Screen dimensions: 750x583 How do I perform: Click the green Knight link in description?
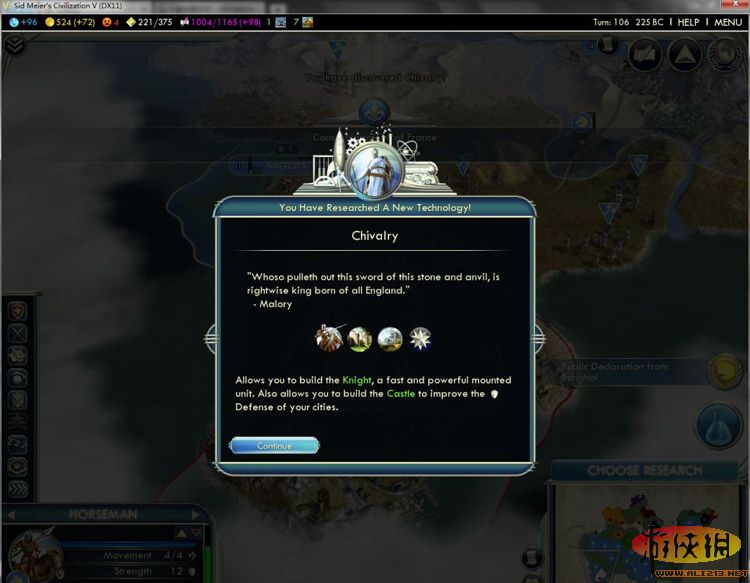(x=357, y=380)
